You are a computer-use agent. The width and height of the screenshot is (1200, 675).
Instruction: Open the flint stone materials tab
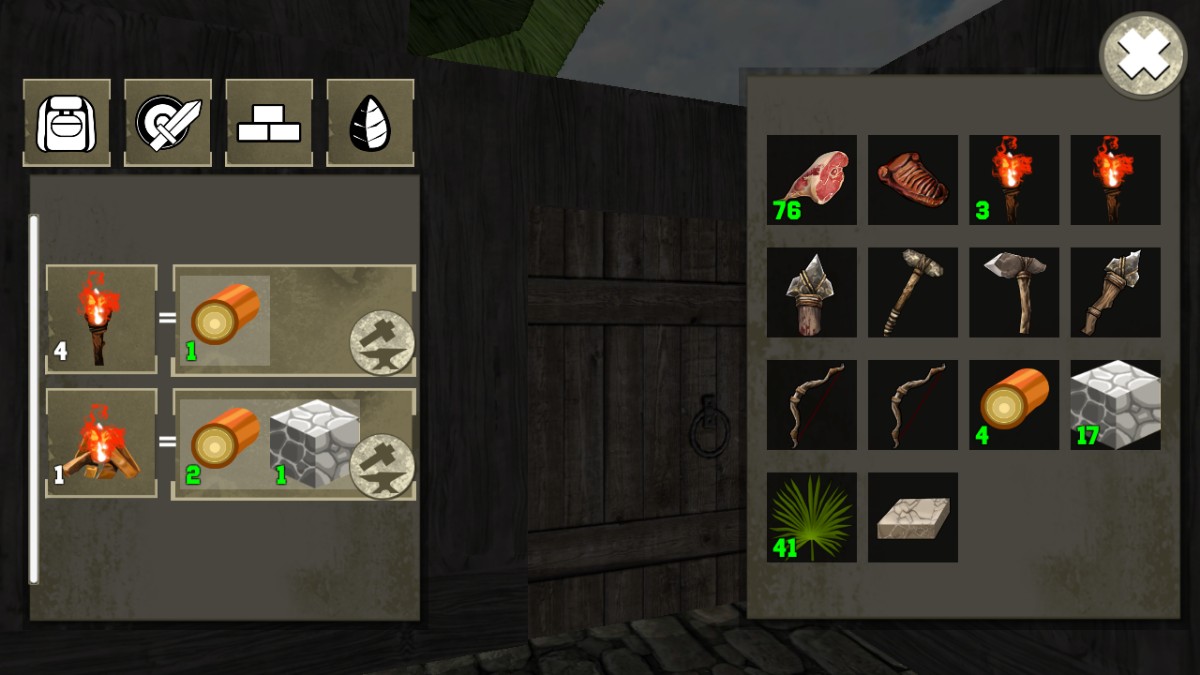coord(370,122)
